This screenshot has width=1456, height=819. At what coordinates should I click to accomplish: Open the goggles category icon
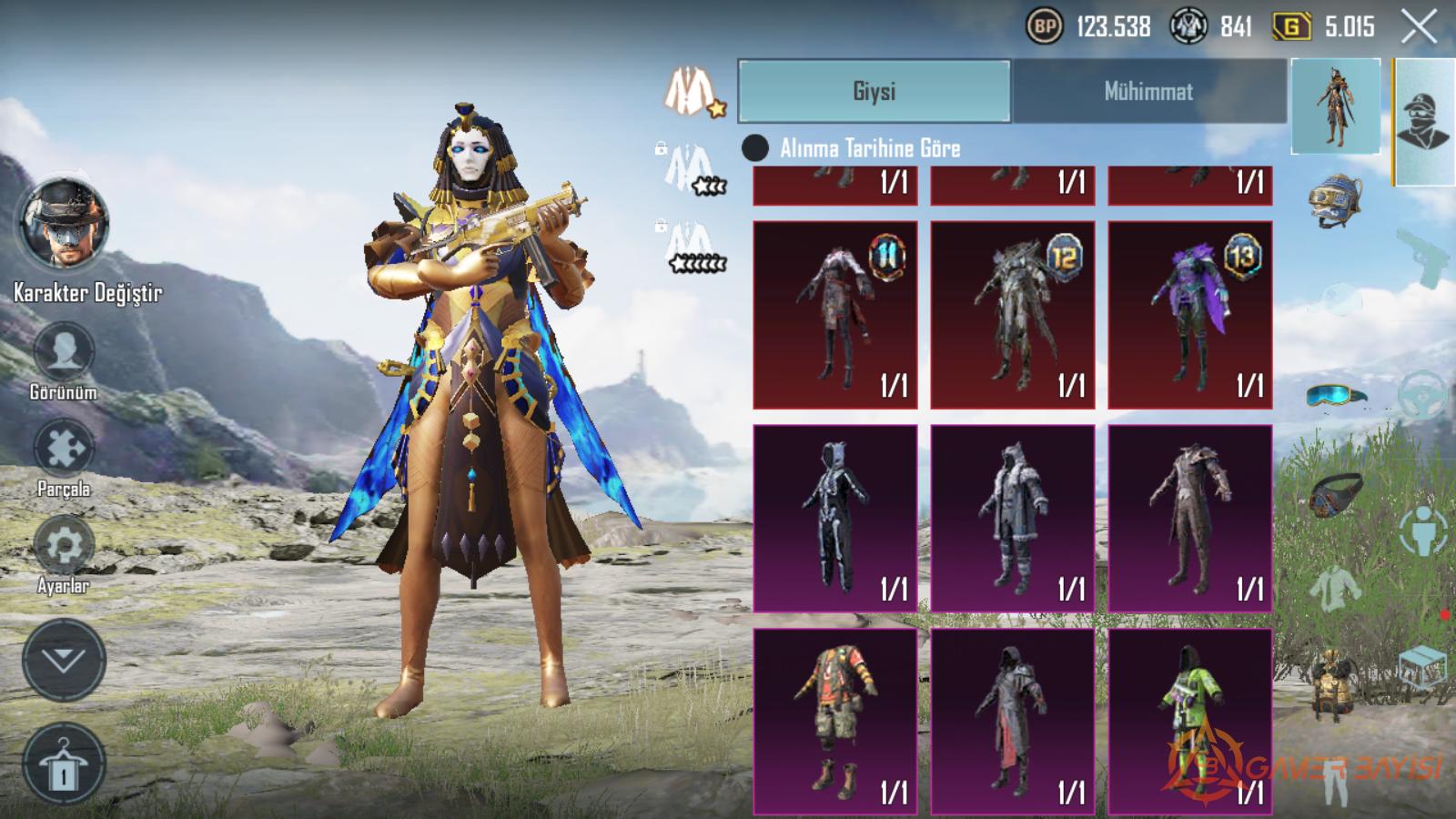click(1335, 396)
